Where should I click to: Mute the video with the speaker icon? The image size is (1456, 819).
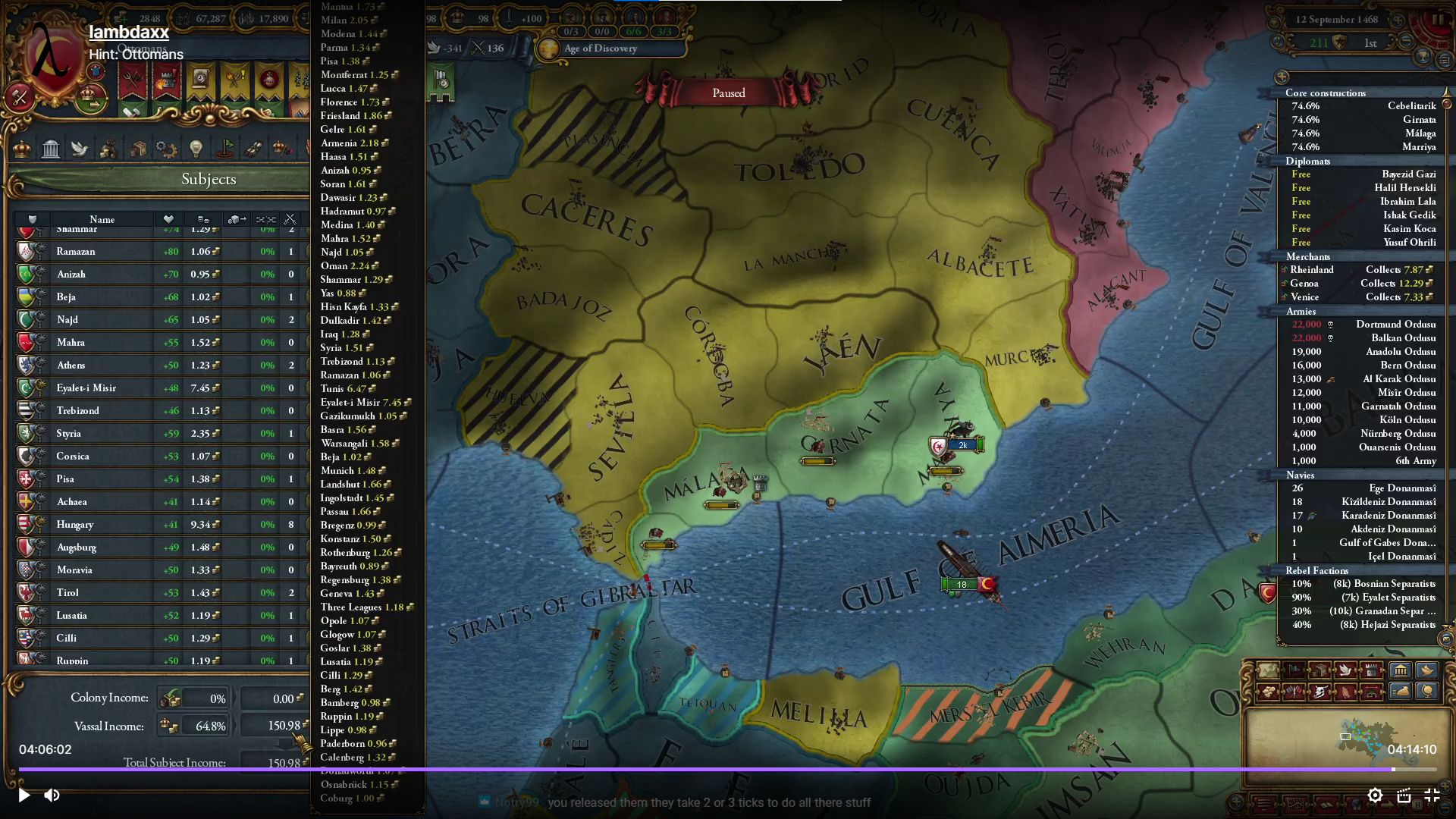(x=52, y=795)
